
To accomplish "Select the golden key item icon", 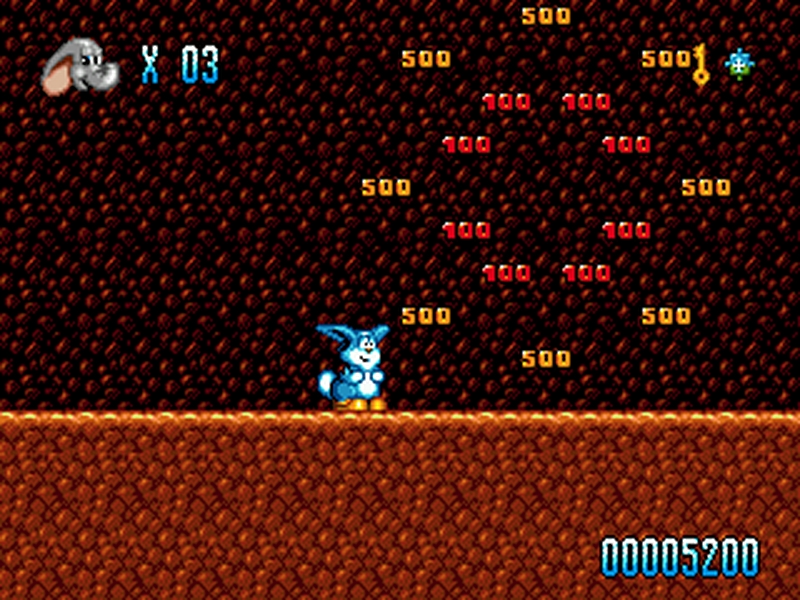I will tap(700, 65).
